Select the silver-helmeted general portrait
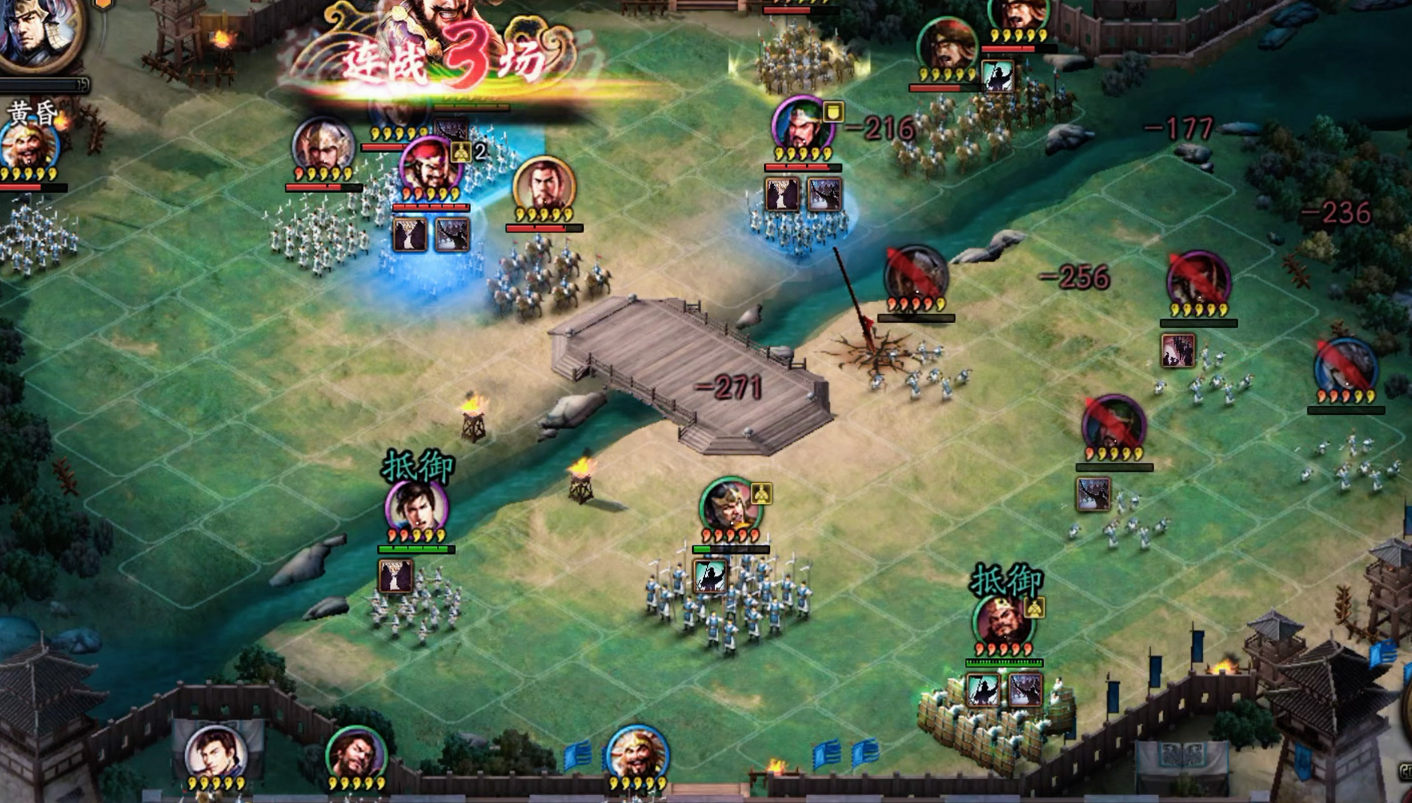This screenshot has width=1412, height=803. tap(322, 147)
